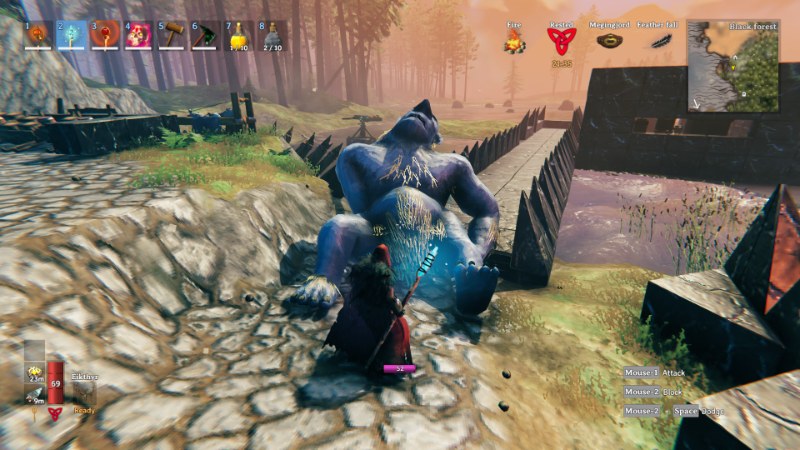
Task: Select the grey flask in slot 8
Action: [x=272, y=35]
